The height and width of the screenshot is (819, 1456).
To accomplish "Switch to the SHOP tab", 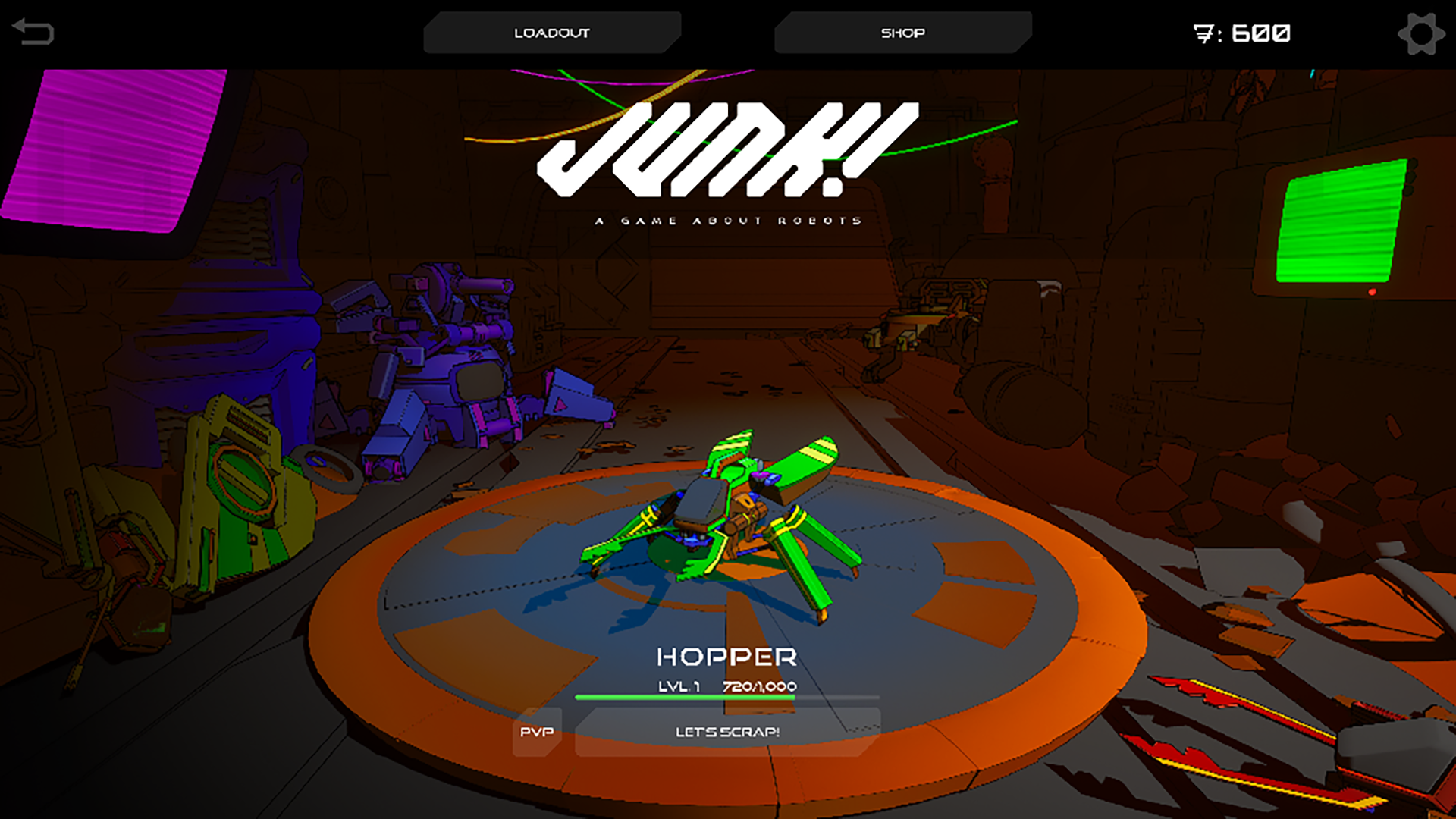I will tap(902, 32).
